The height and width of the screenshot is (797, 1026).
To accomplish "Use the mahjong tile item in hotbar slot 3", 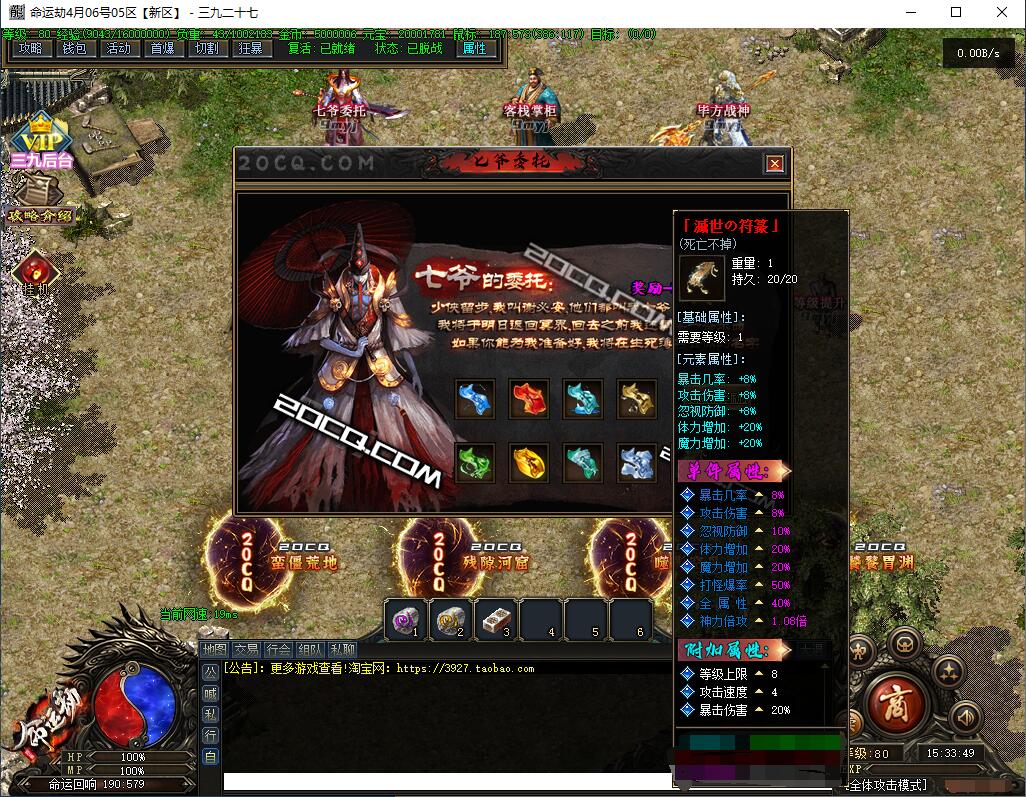I will click(x=496, y=619).
